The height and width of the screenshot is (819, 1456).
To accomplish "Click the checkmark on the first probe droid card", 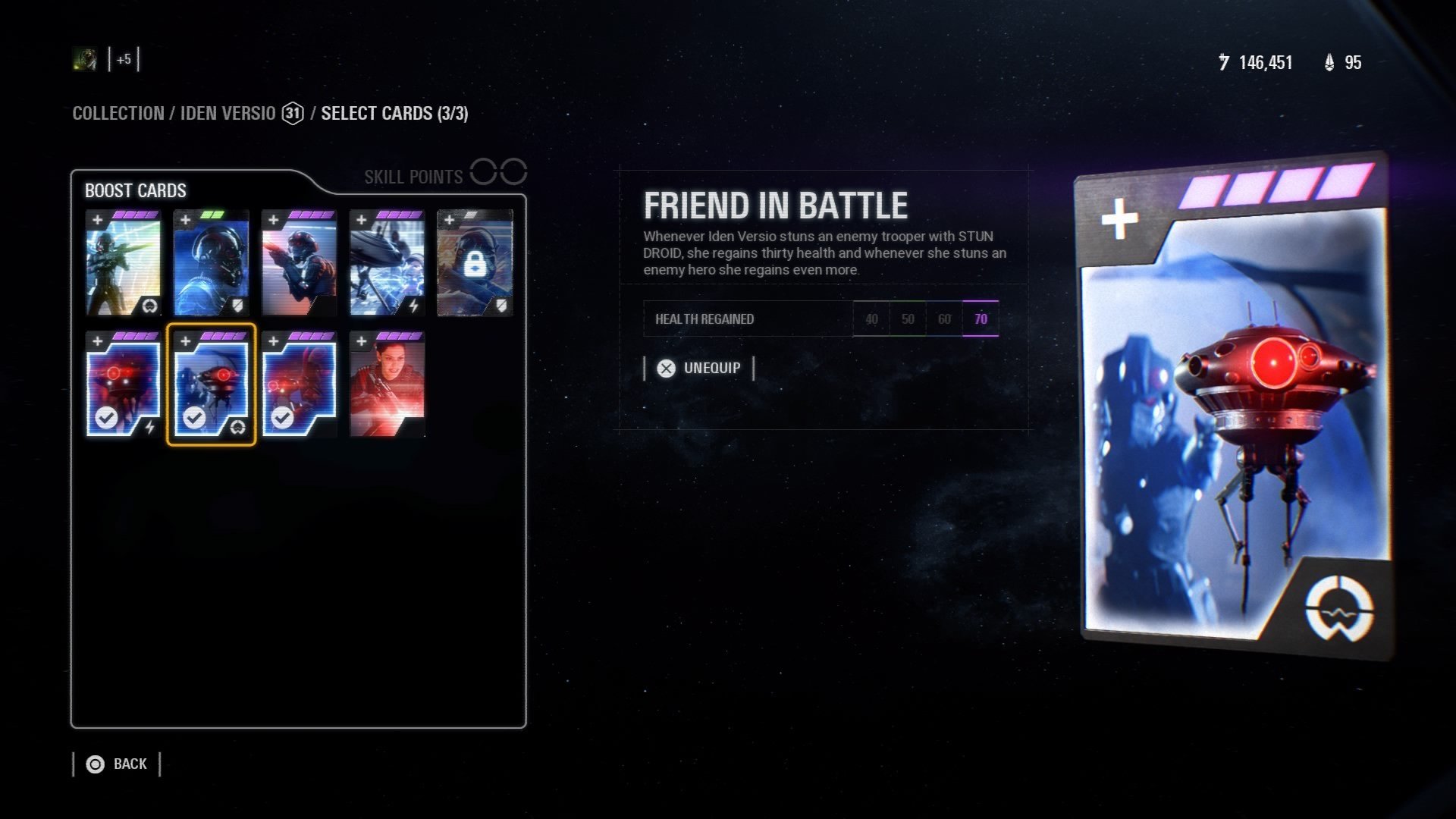I will [x=105, y=420].
